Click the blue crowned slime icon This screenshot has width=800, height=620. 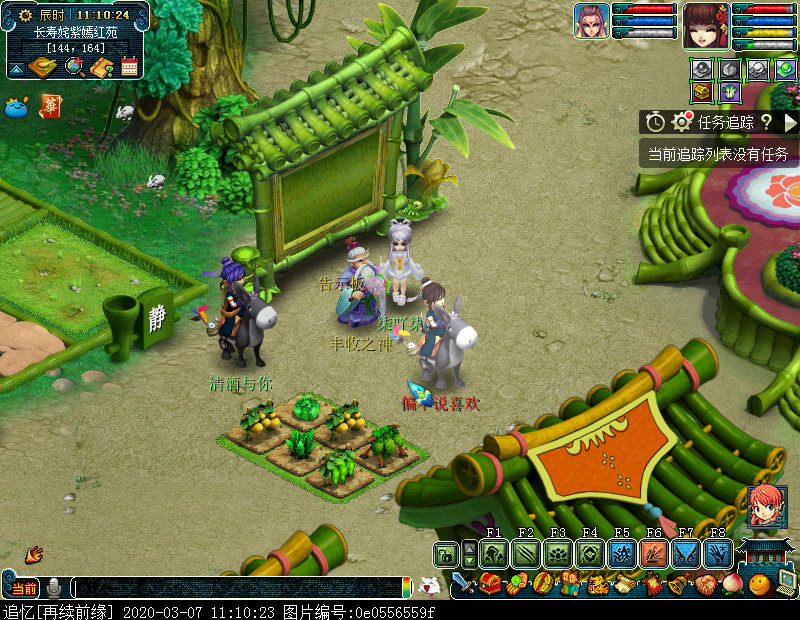pos(16,108)
